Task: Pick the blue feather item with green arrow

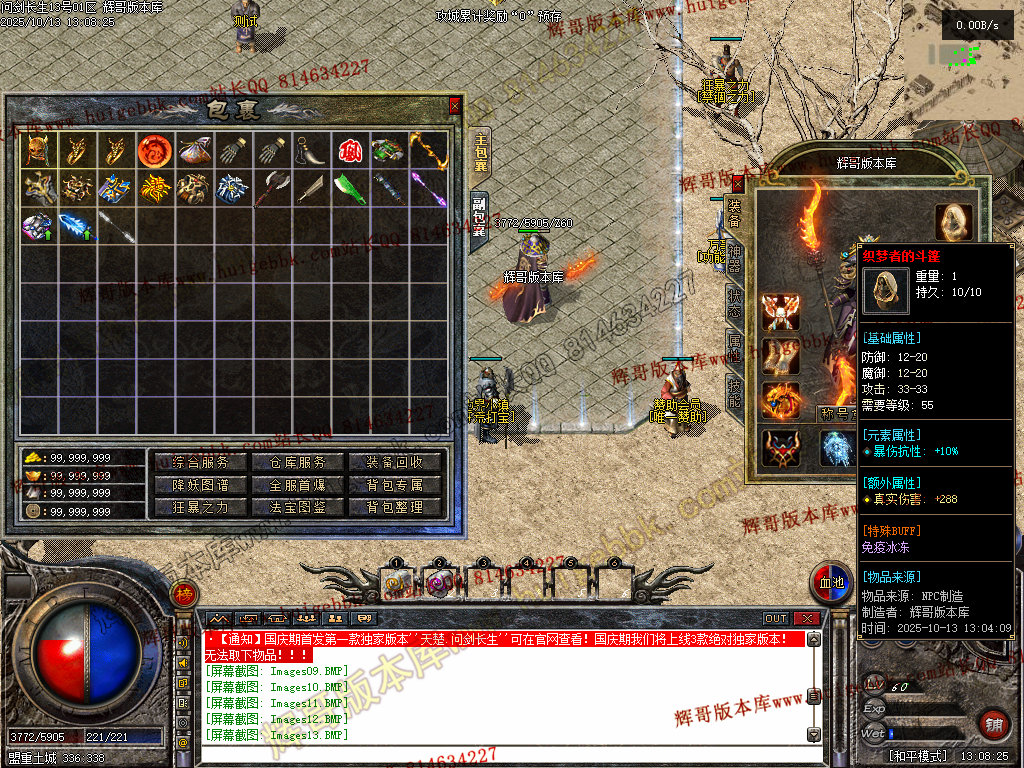Action: coord(77,227)
